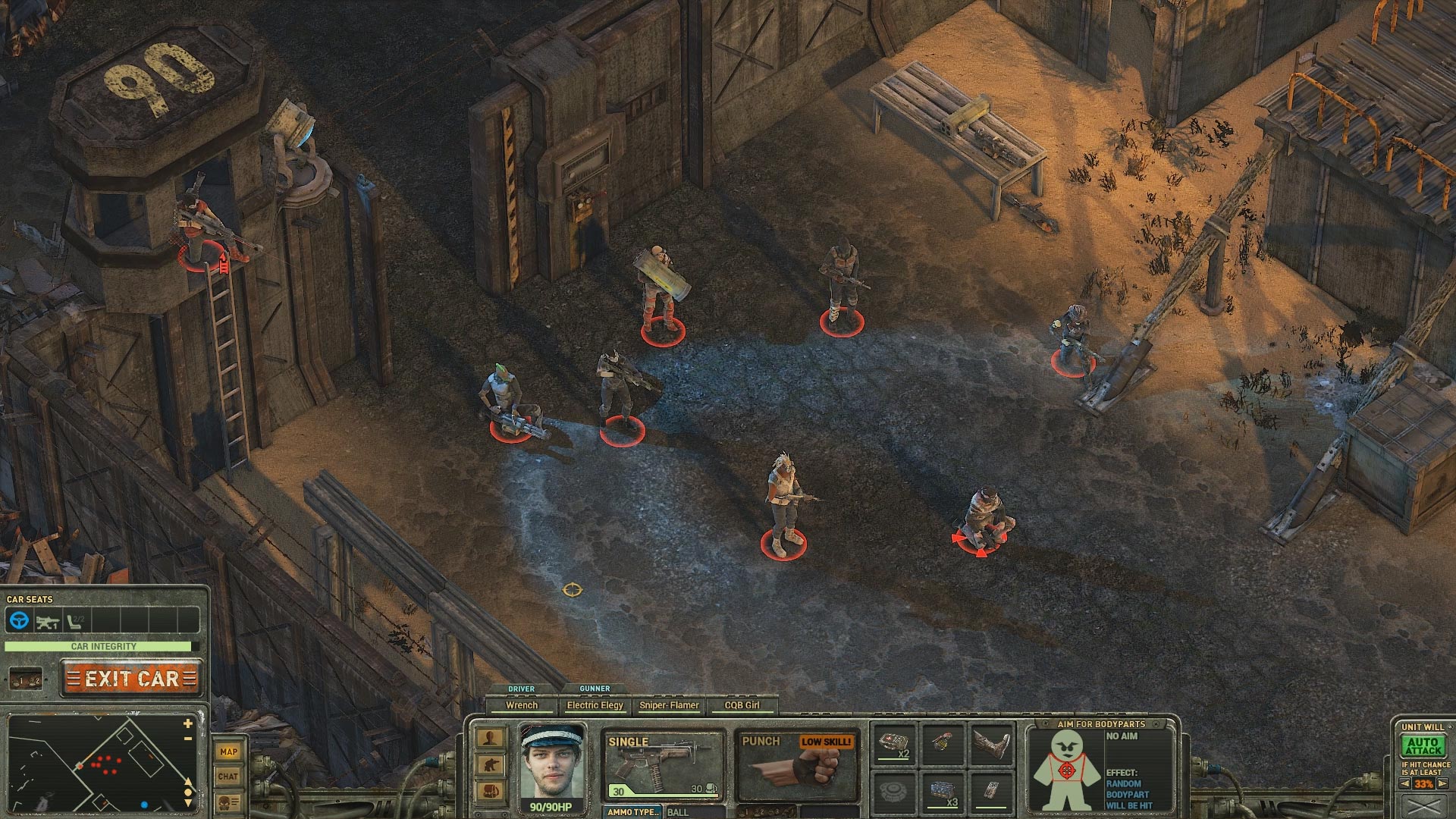This screenshot has width=1456, height=819.
Task: Zoom in the minimap with the plus control
Action: (x=187, y=723)
